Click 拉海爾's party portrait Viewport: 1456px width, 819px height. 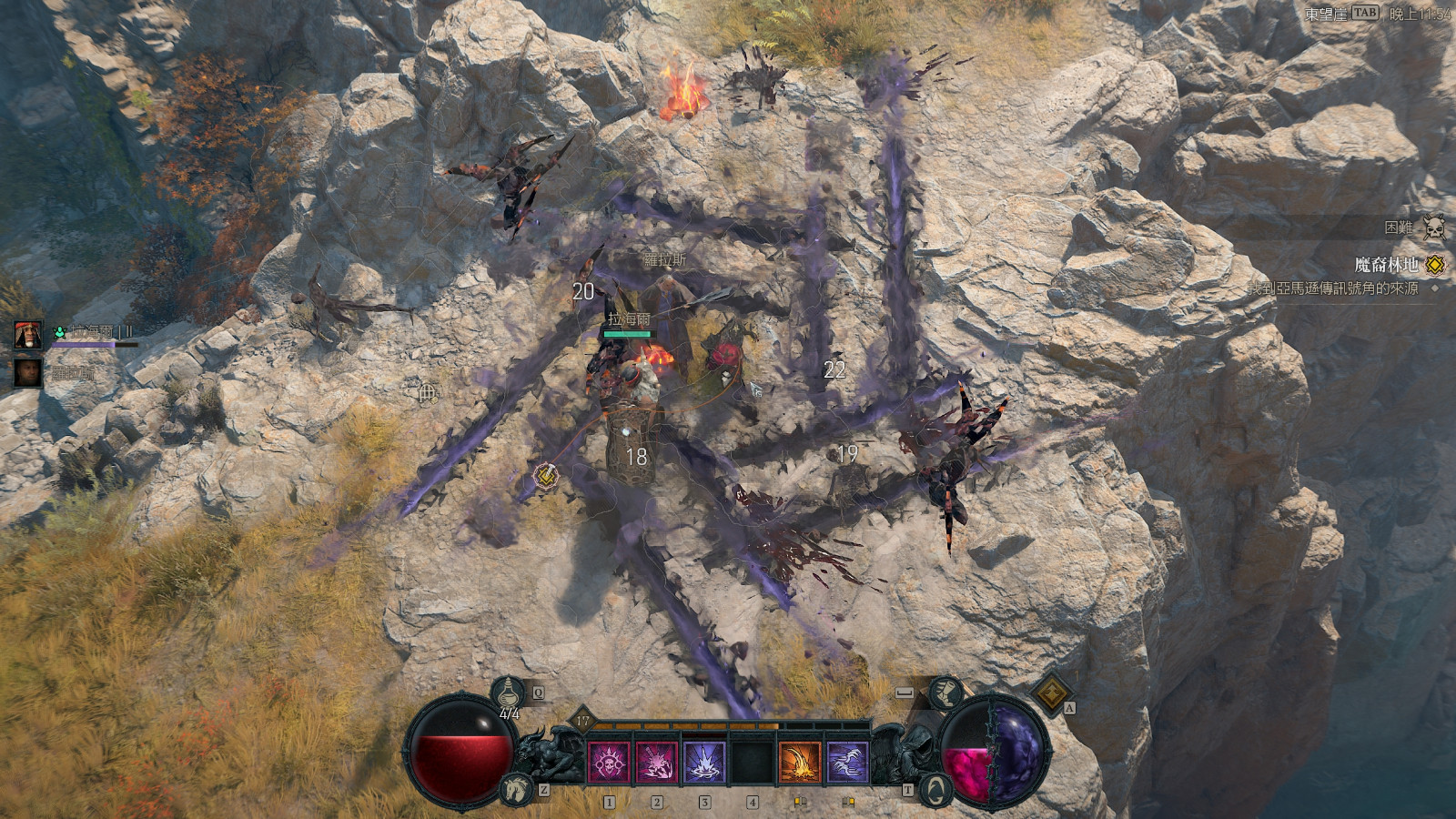[27, 333]
